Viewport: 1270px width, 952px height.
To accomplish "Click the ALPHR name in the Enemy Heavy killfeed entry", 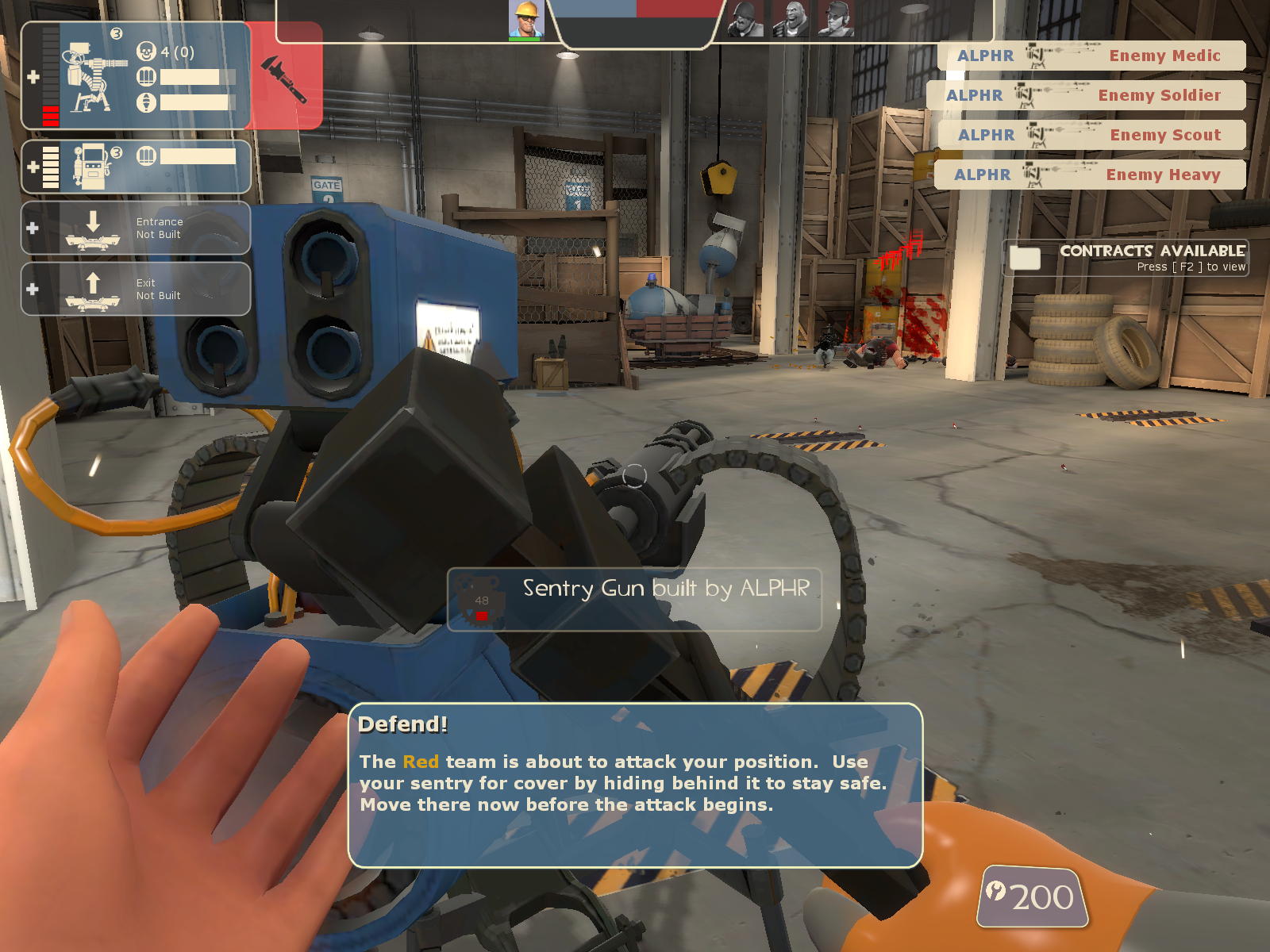I will coord(984,175).
